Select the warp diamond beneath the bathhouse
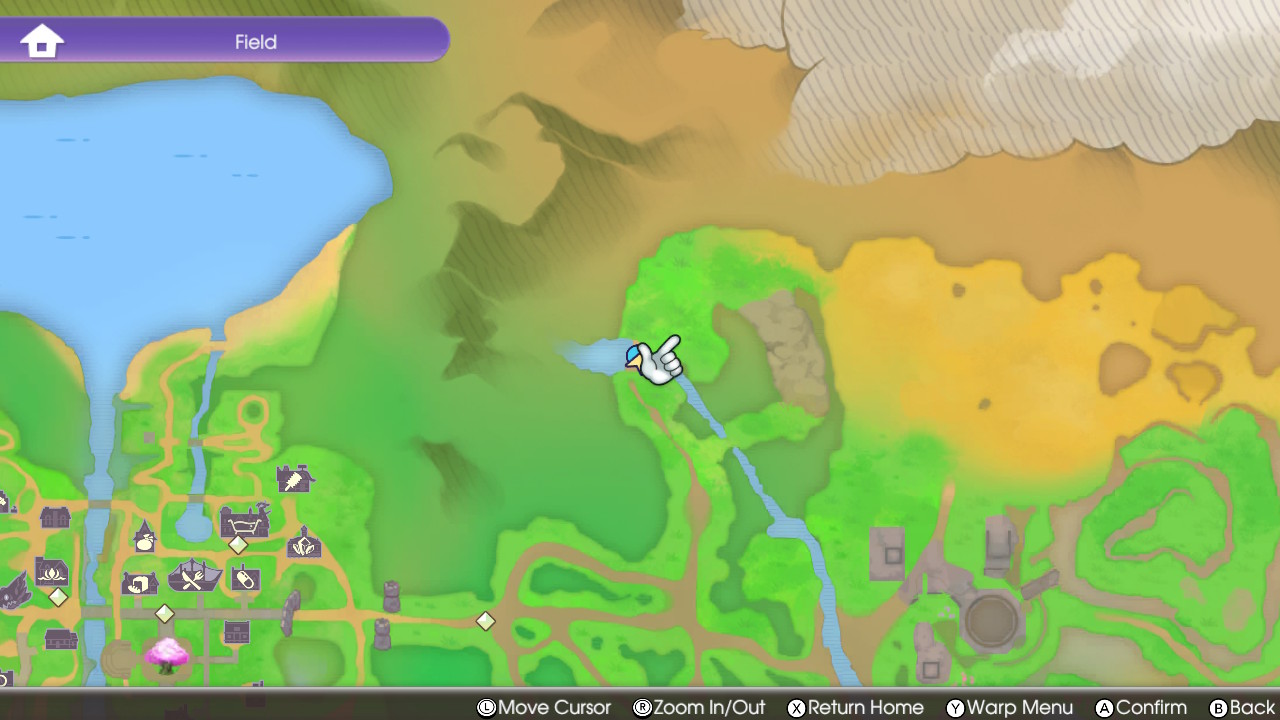The height and width of the screenshot is (720, 1280). coord(238,545)
